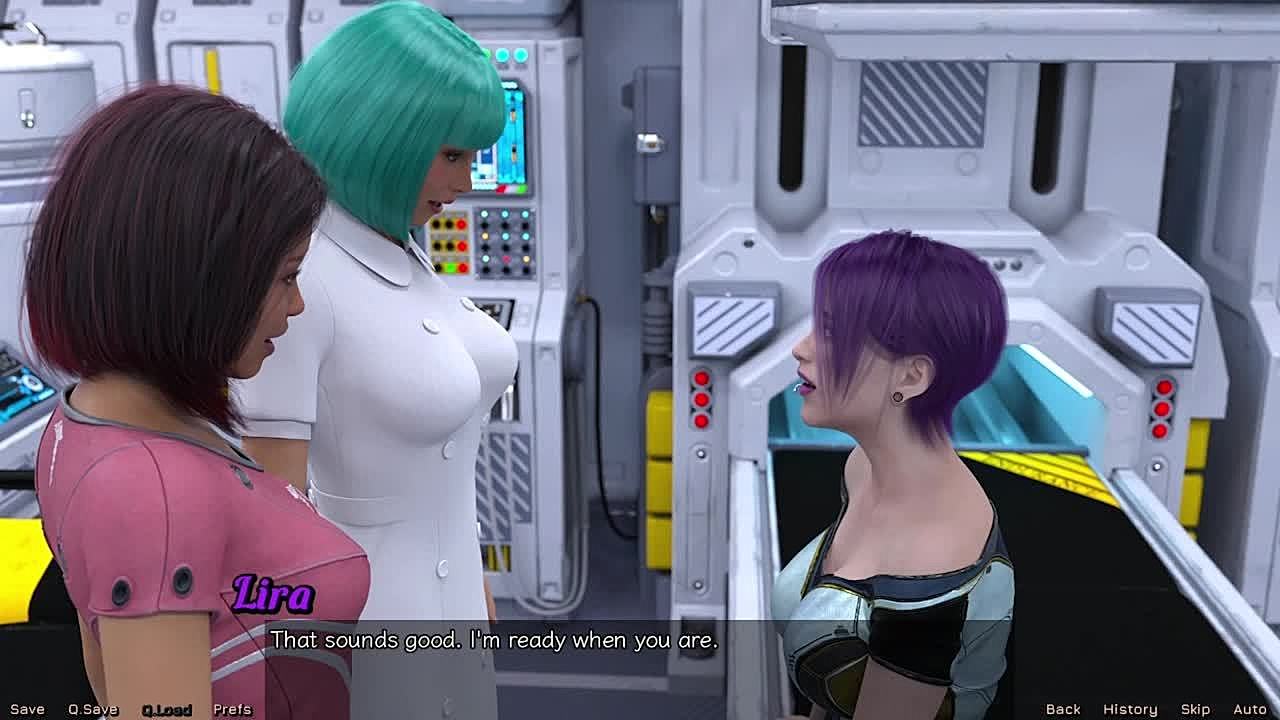Open the Prefs settings
1280x720 pixels.
232,709
